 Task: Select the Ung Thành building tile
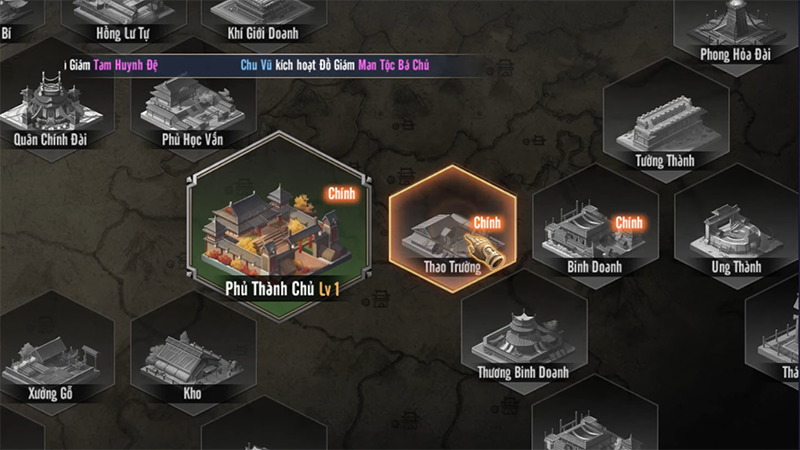(x=736, y=233)
